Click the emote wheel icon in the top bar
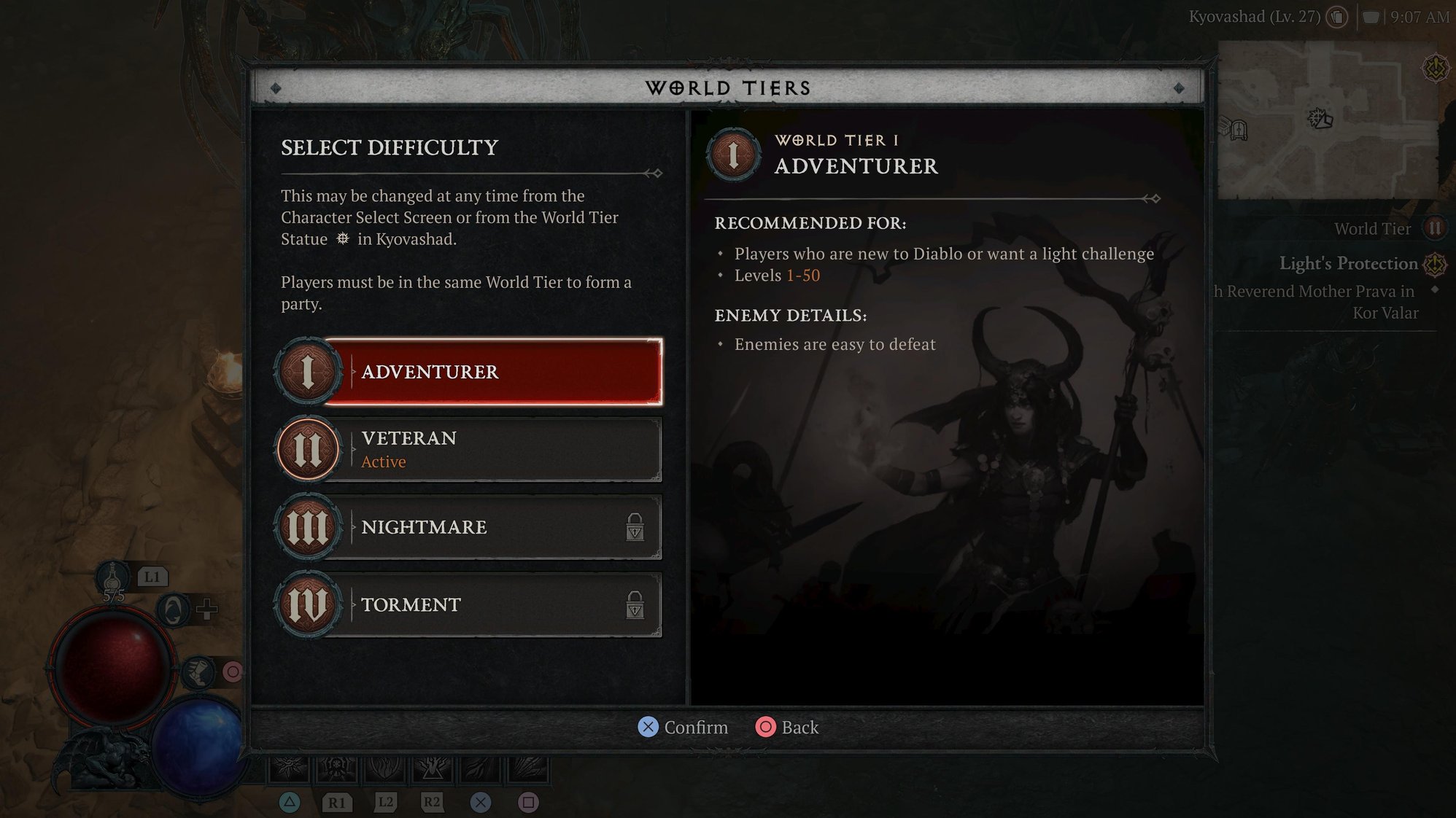 pyautogui.click(x=1337, y=17)
